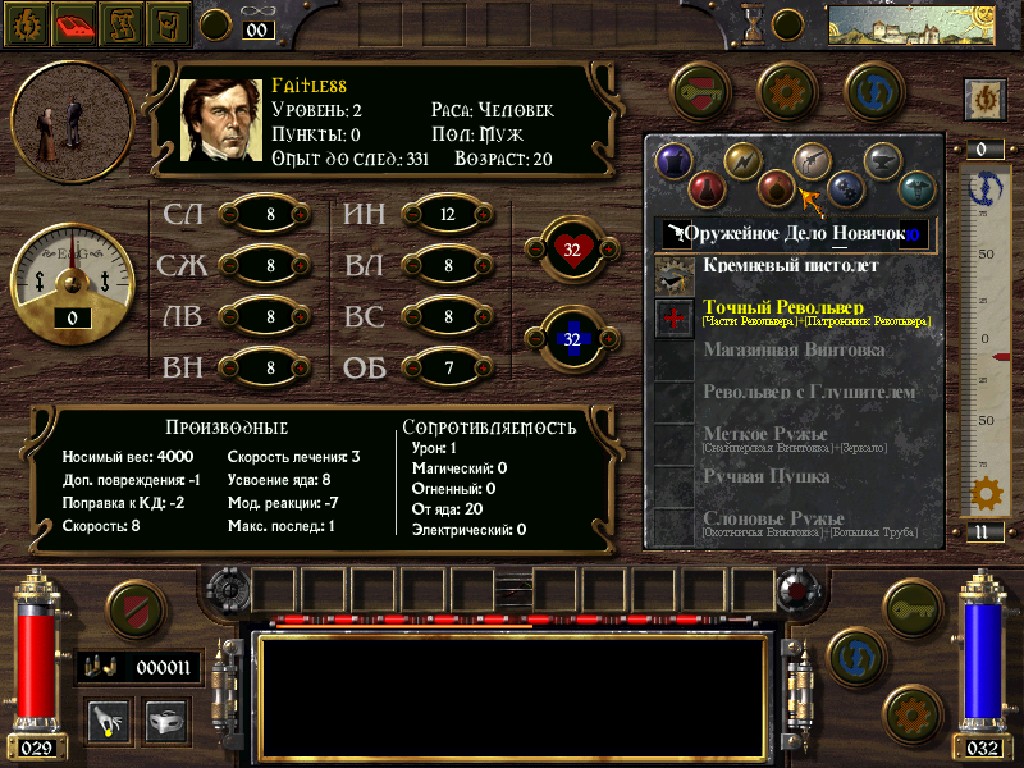Open the scroll map button in top bar

tap(124, 25)
